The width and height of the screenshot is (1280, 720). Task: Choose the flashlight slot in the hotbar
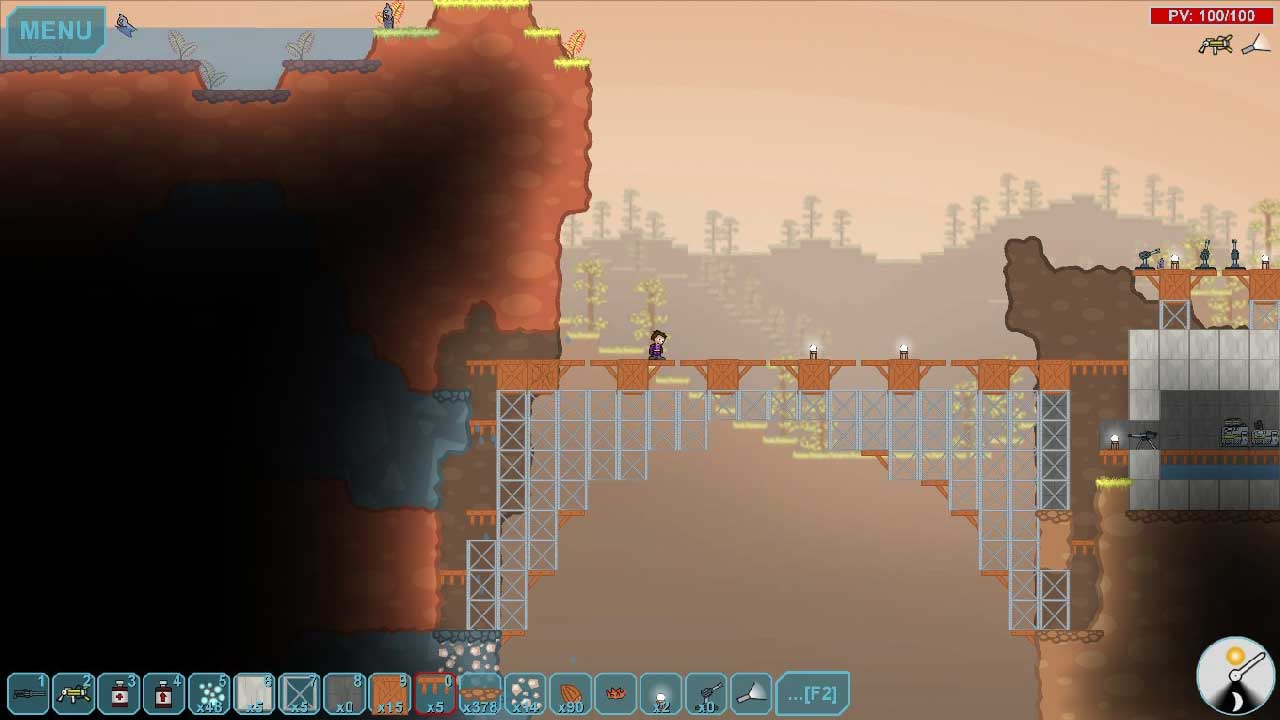point(751,693)
